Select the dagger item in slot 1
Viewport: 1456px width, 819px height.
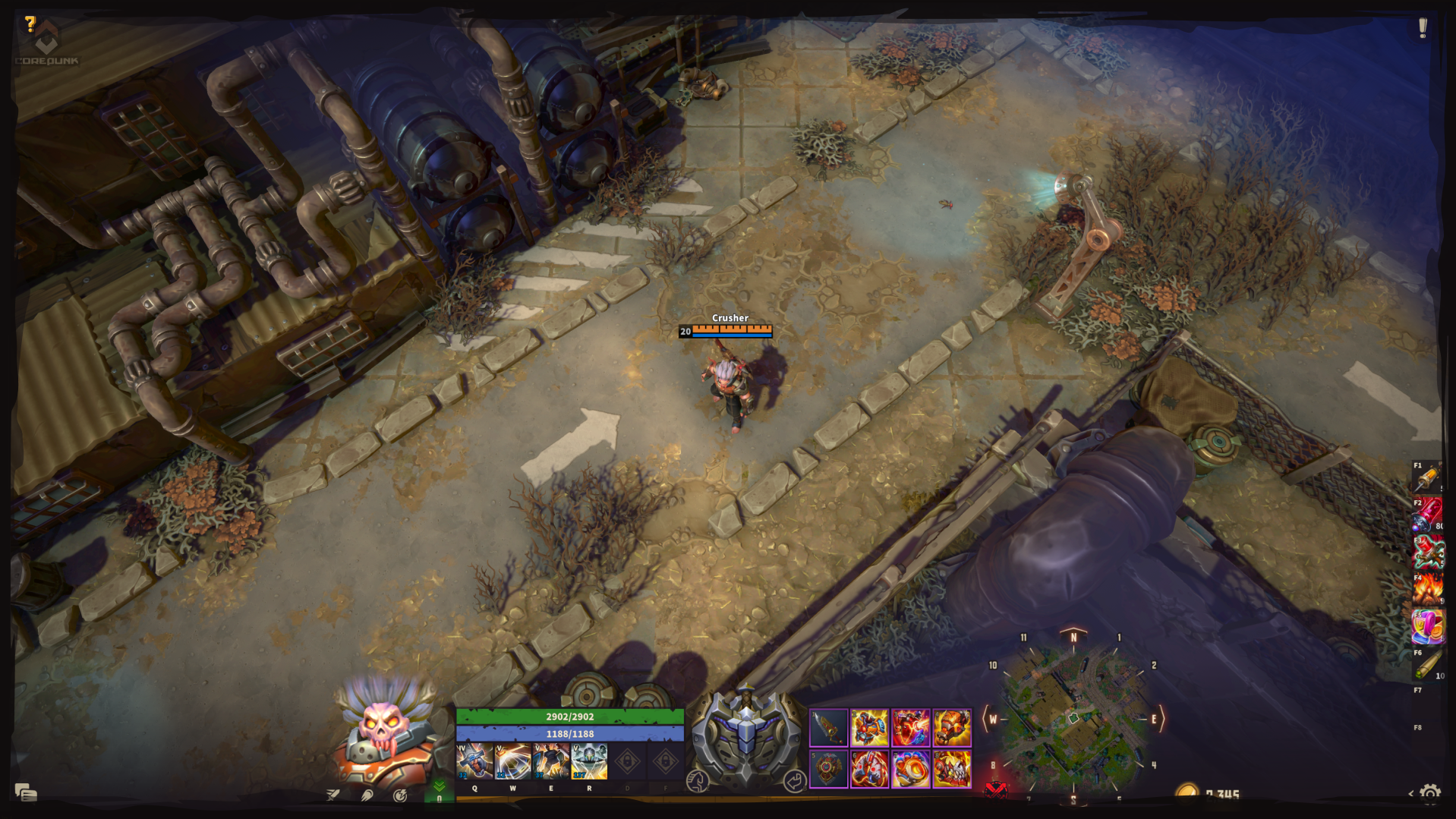(x=828, y=729)
